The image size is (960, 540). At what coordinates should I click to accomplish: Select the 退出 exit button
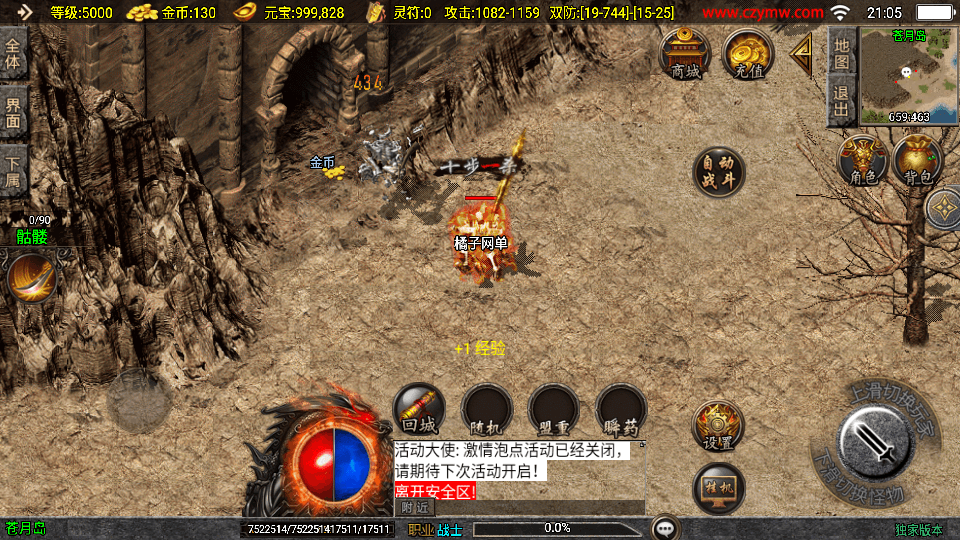pos(842,101)
